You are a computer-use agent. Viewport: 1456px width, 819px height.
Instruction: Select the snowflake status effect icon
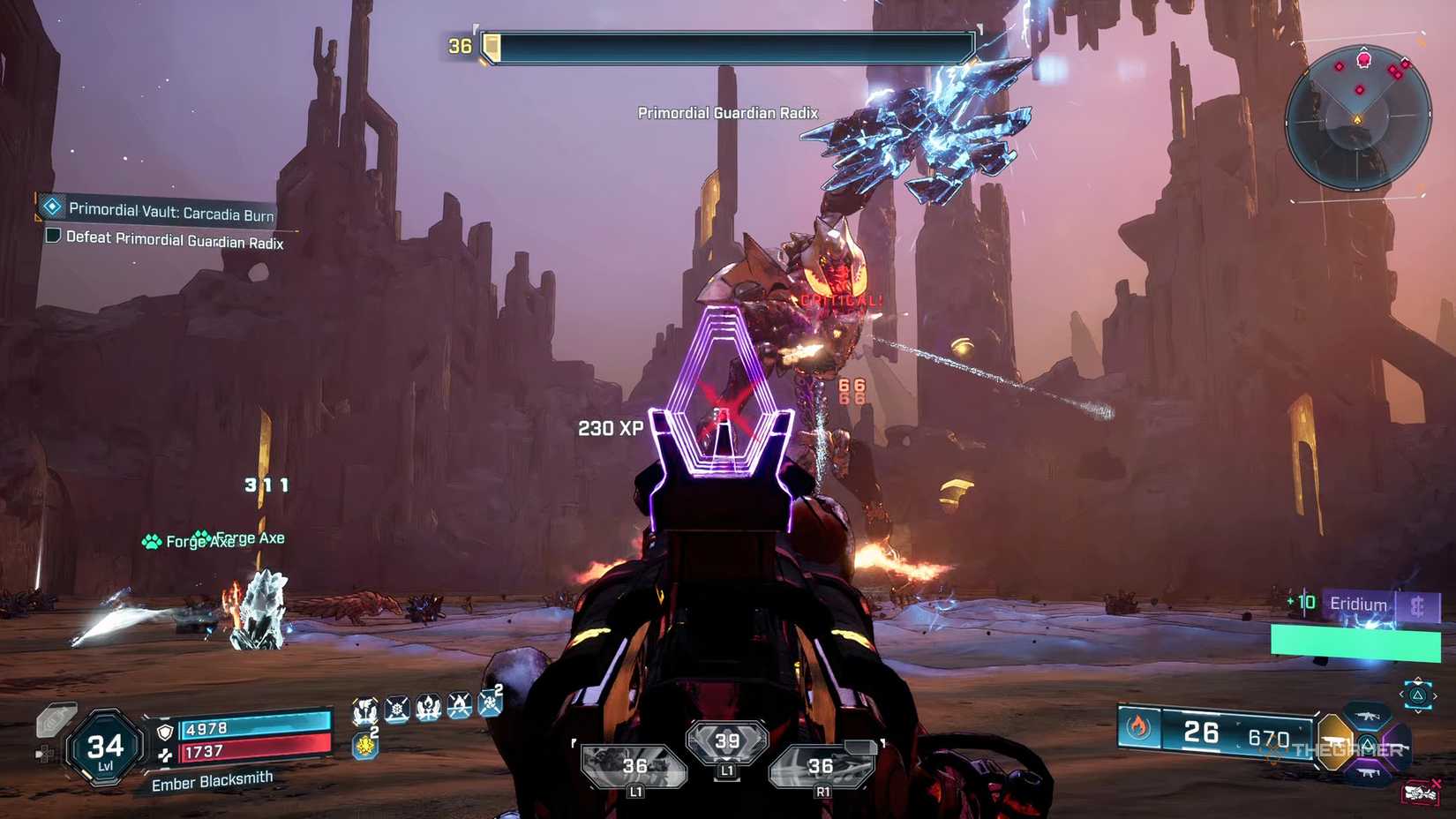[x=397, y=709]
